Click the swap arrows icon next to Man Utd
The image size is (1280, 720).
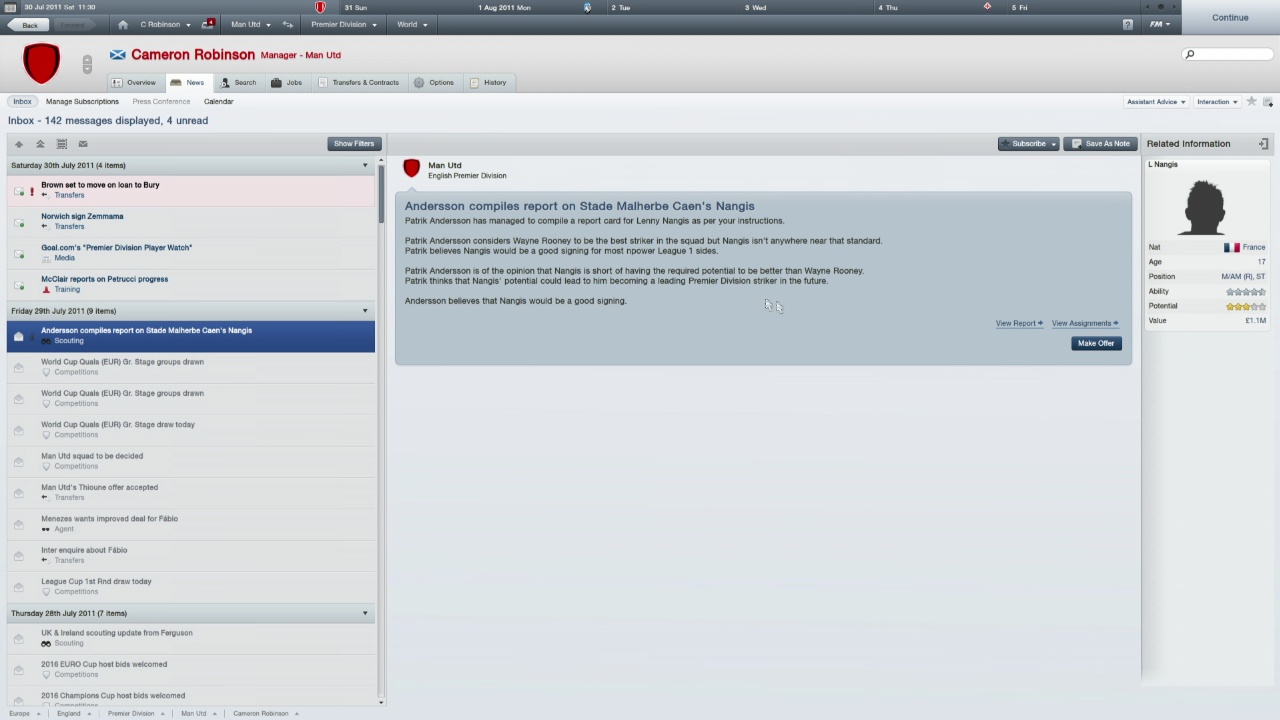click(x=287, y=24)
